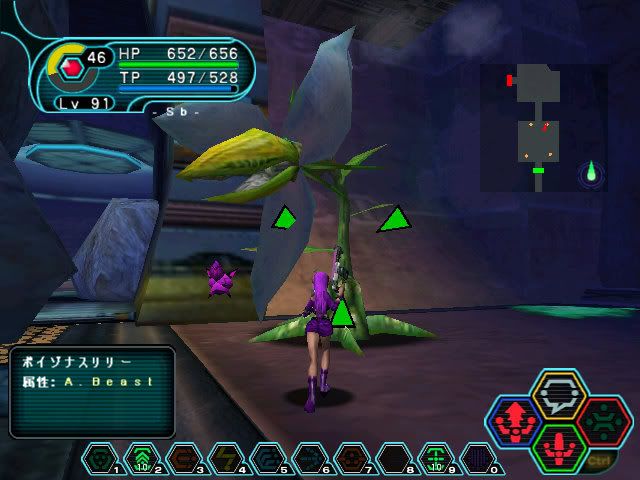The image size is (640, 480).
Task: Activate the blue-bordered heavy attack palette icon
Action: pos(516,424)
